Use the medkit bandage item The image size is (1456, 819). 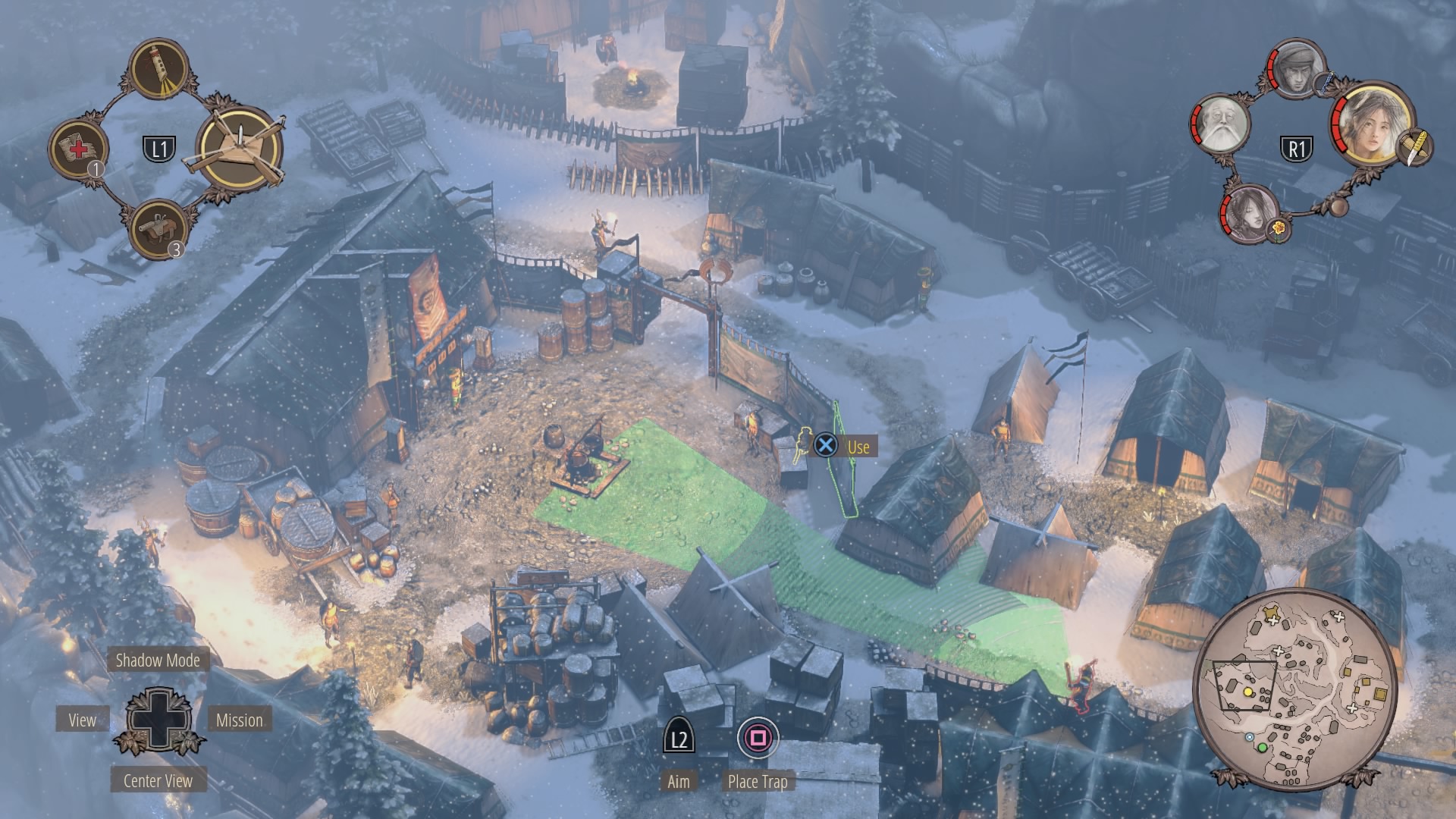(x=78, y=149)
